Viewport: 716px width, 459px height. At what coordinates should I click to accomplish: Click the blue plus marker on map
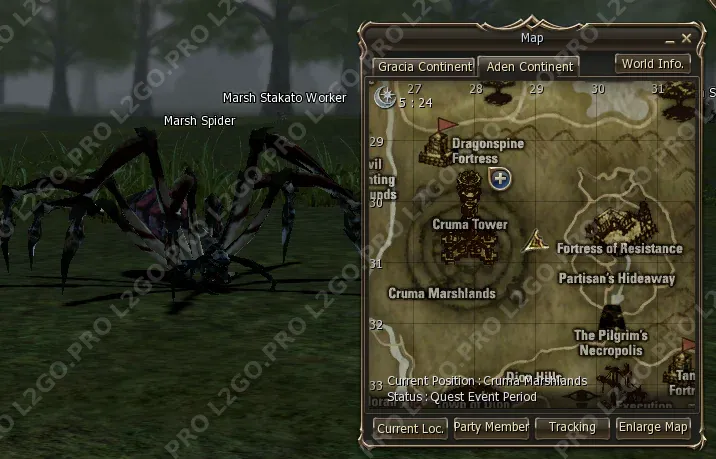[500, 179]
